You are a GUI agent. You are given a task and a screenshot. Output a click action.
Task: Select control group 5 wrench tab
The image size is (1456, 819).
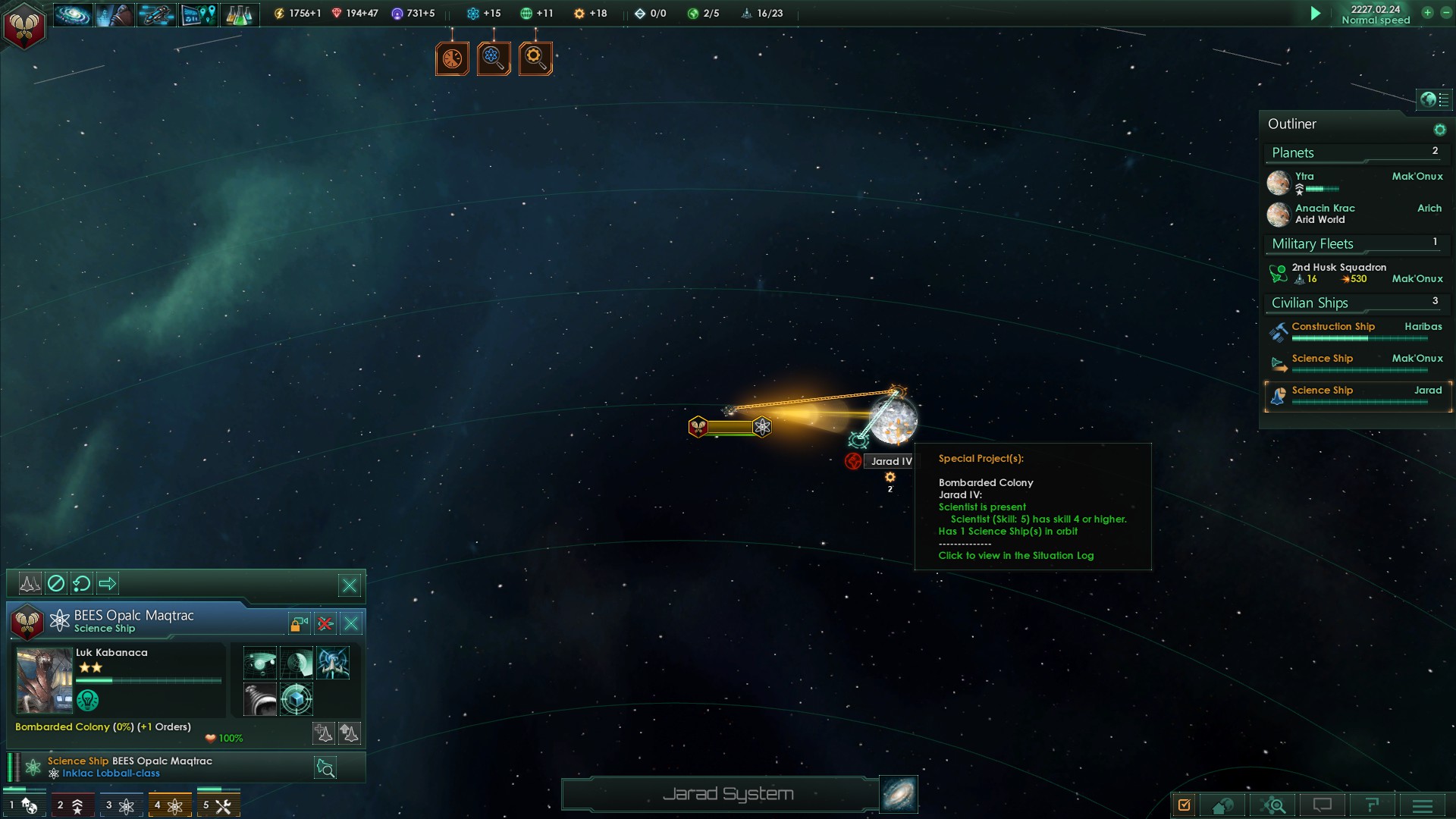pyautogui.click(x=218, y=805)
